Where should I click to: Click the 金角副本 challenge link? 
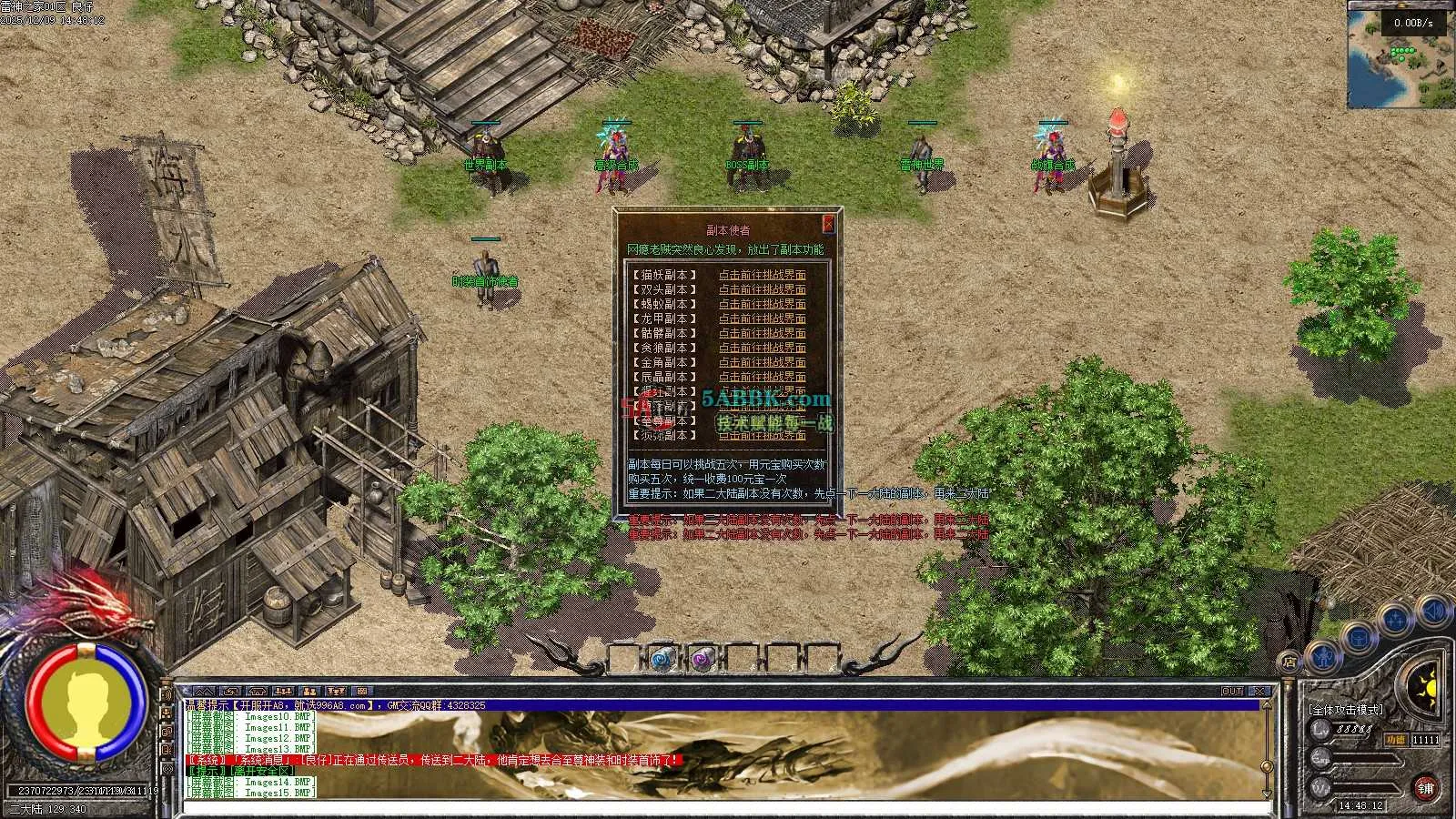[762, 362]
